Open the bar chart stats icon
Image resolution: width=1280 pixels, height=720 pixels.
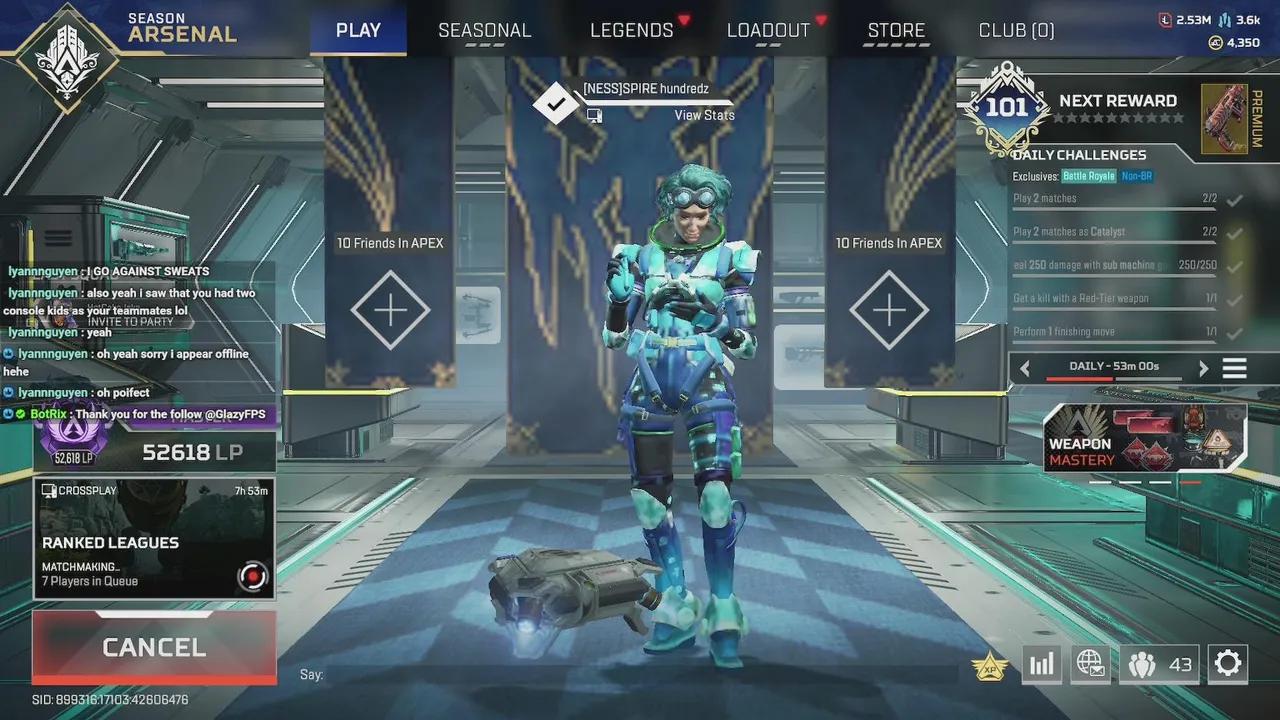[x=1041, y=664]
